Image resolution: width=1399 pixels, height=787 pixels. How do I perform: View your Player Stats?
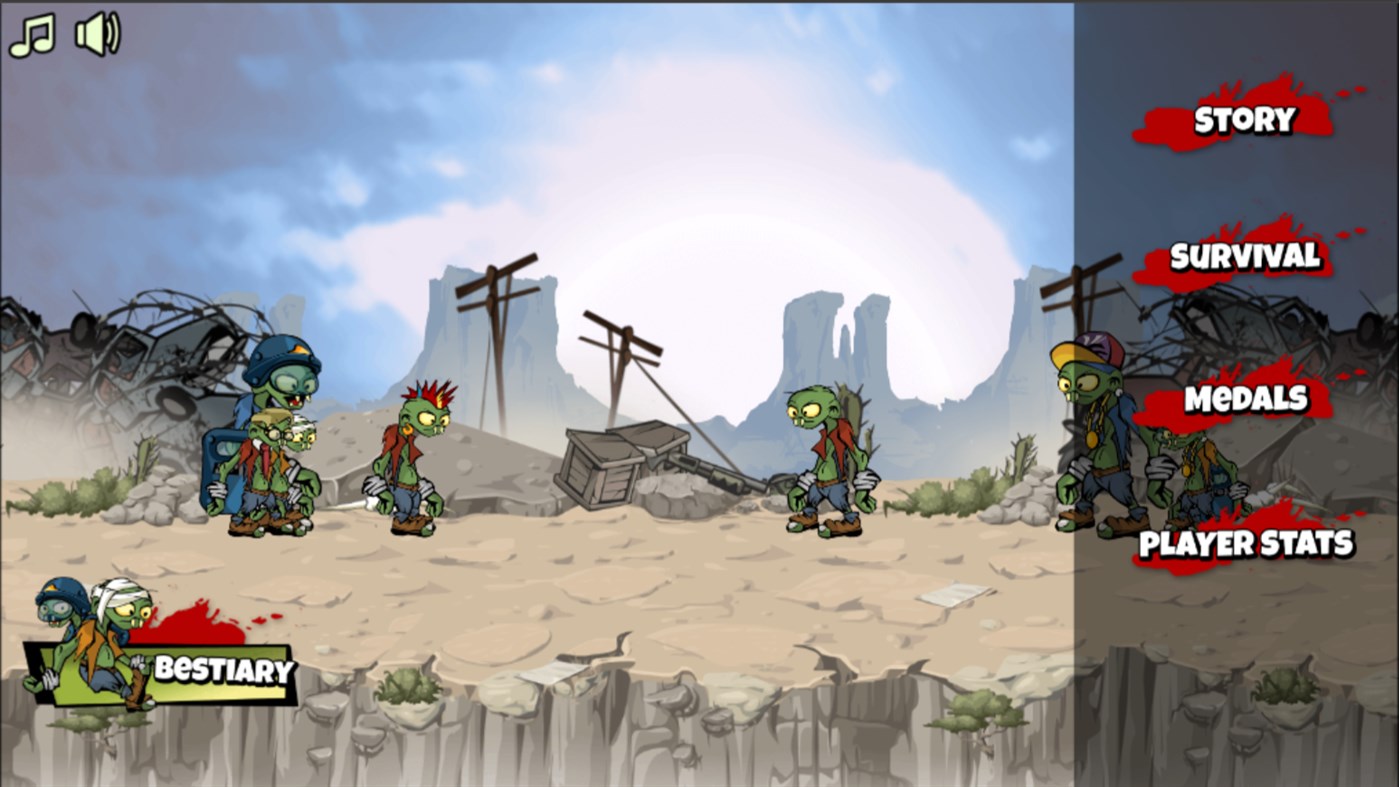point(1248,544)
